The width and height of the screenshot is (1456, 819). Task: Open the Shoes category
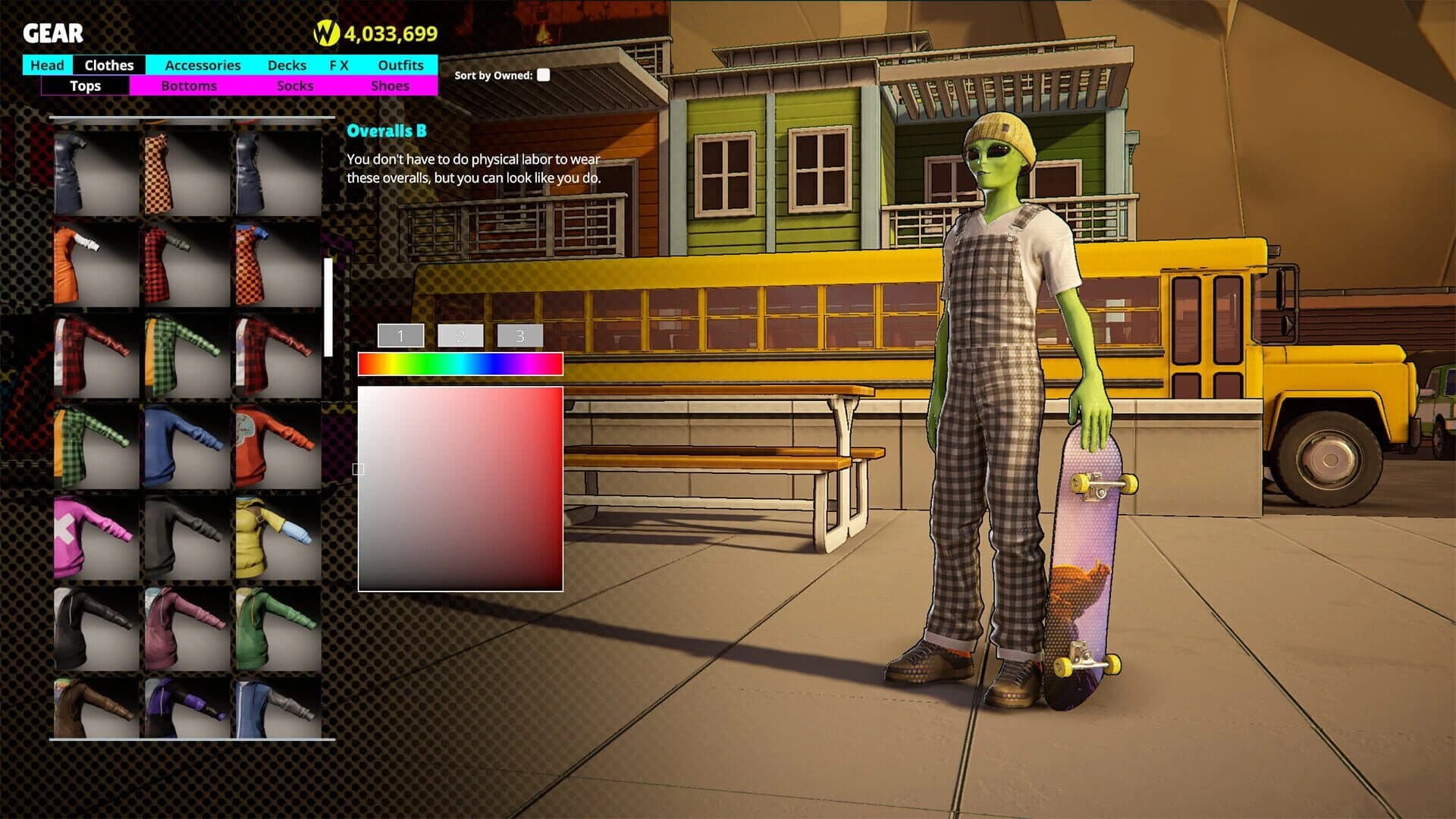pos(390,86)
